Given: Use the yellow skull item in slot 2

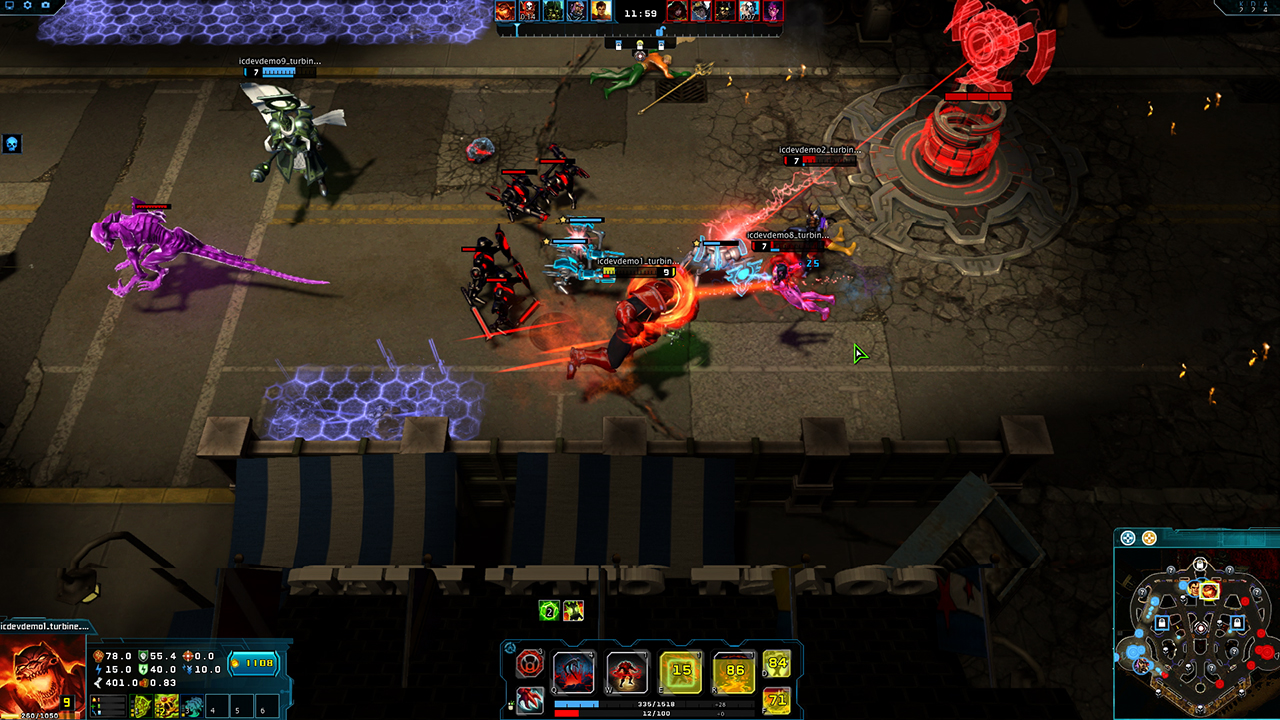Looking at the screenshot, I should click(x=167, y=706).
